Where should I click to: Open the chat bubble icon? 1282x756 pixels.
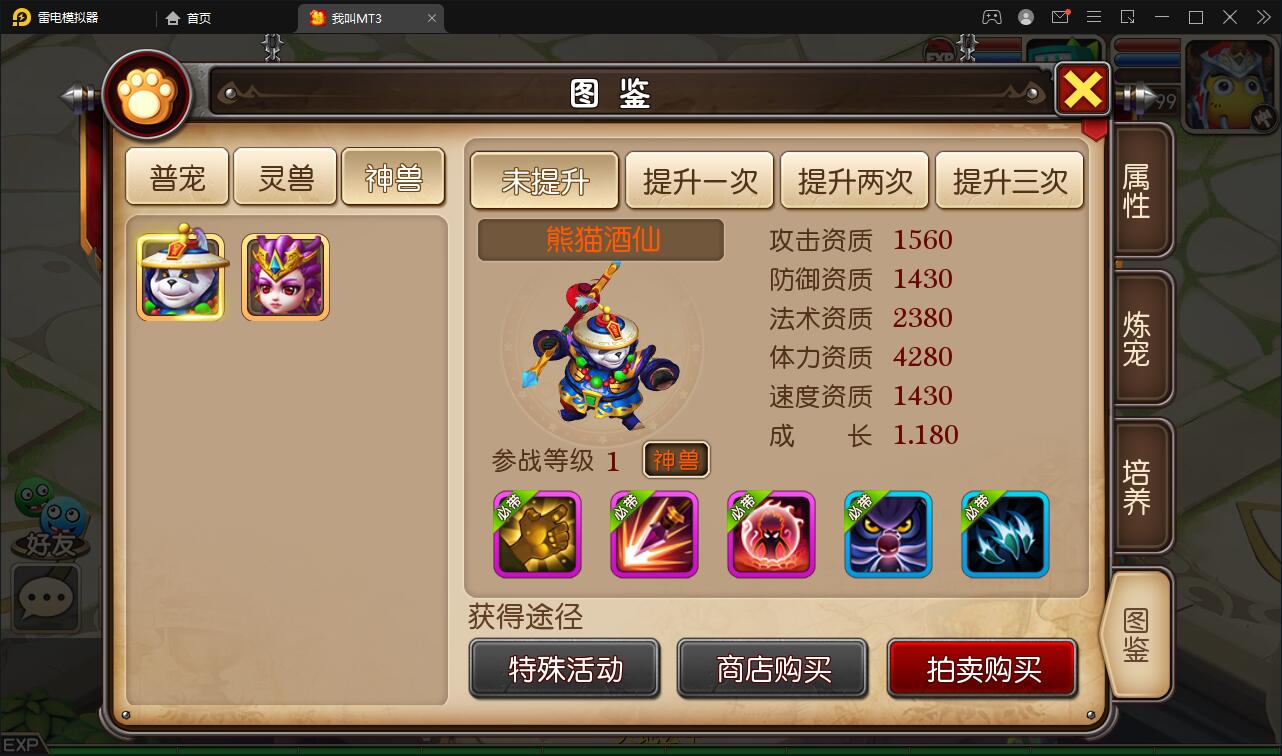pyautogui.click(x=45, y=599)
